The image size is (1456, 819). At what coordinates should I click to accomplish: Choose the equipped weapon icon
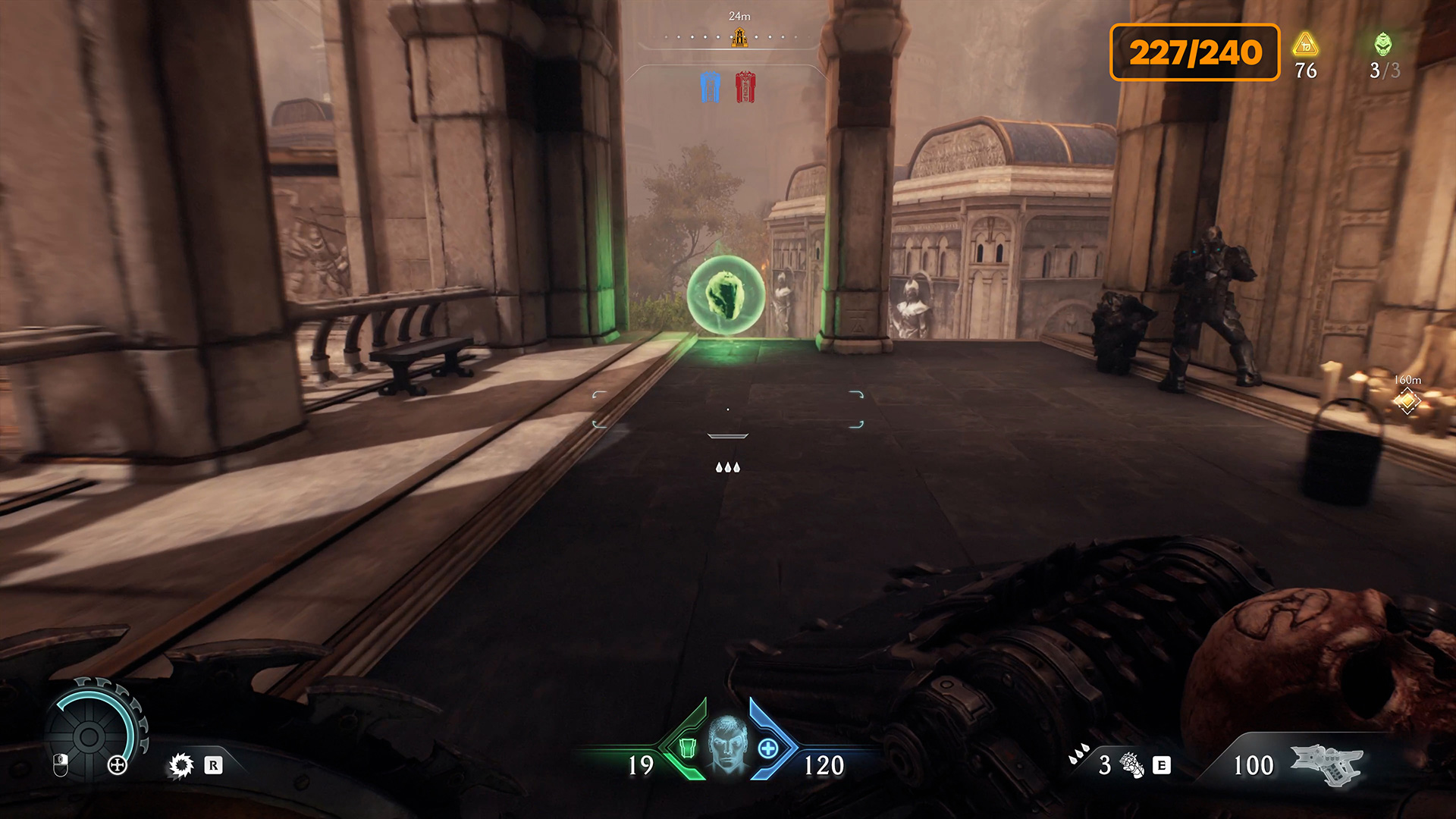pyautogui.click(x=1327, y=764)
